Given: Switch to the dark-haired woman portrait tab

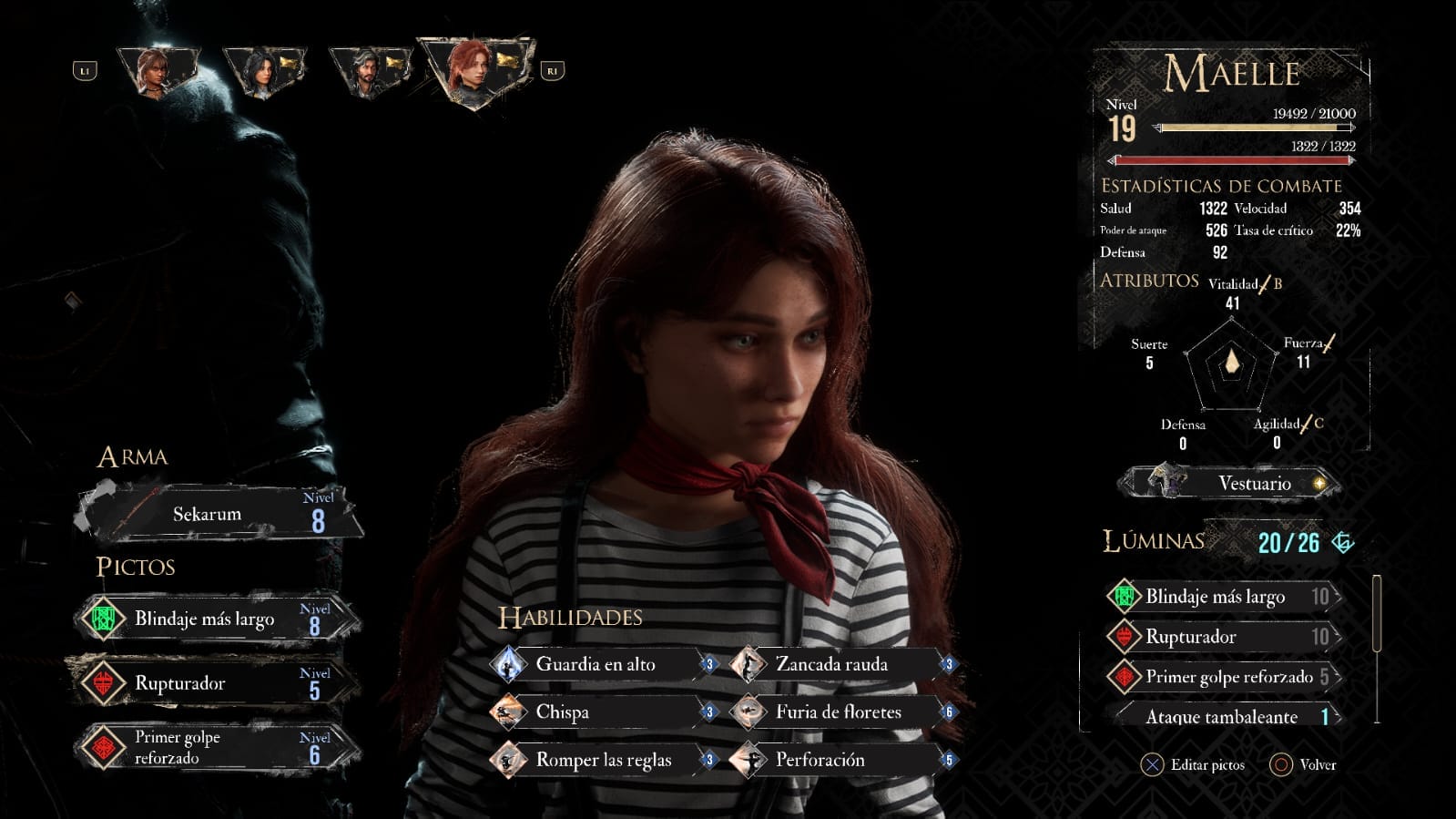Looking at the screenshot, I should click(263, 70).
